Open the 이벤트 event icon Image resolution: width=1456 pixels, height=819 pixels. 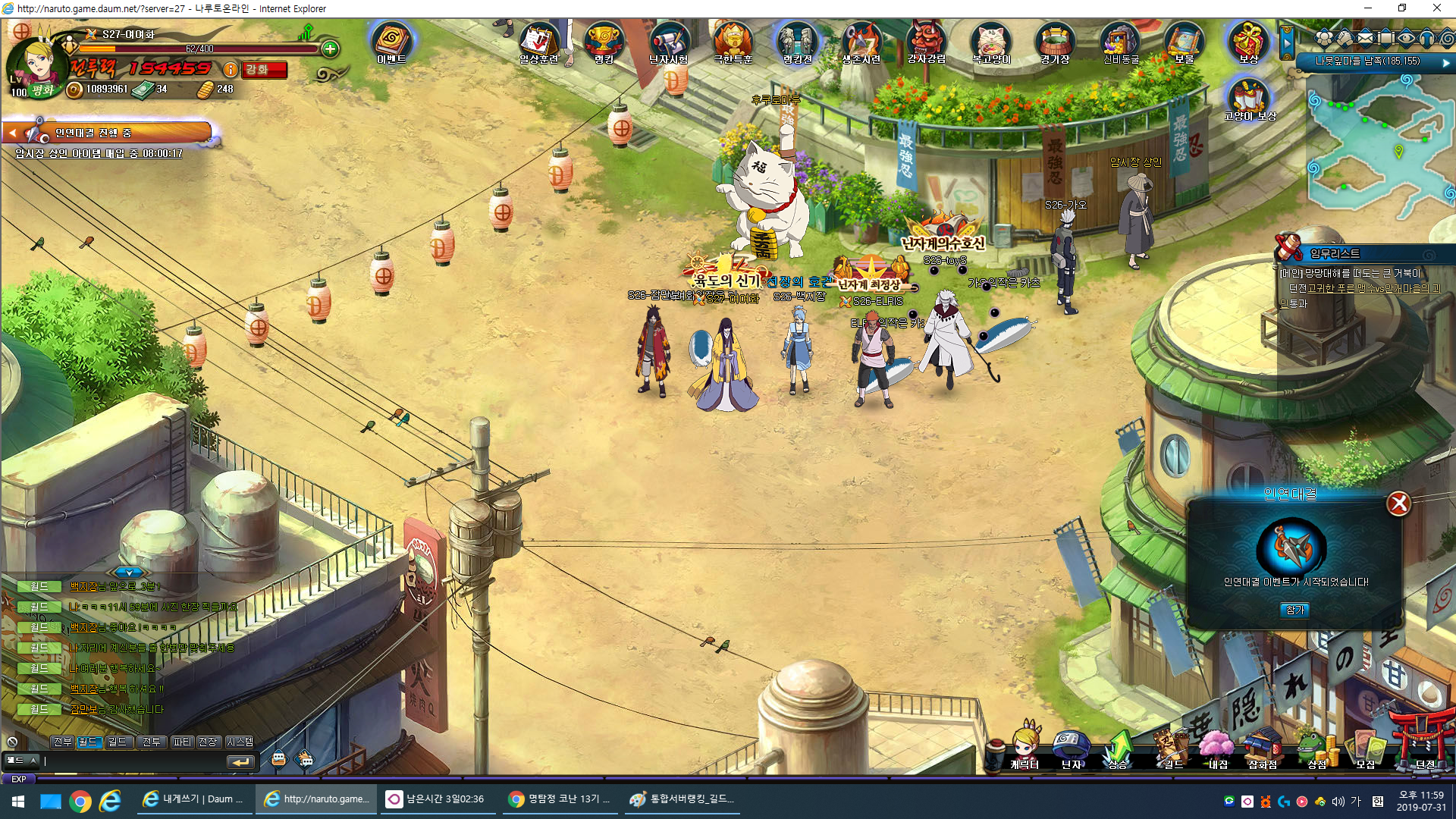(x=391, y=42)
